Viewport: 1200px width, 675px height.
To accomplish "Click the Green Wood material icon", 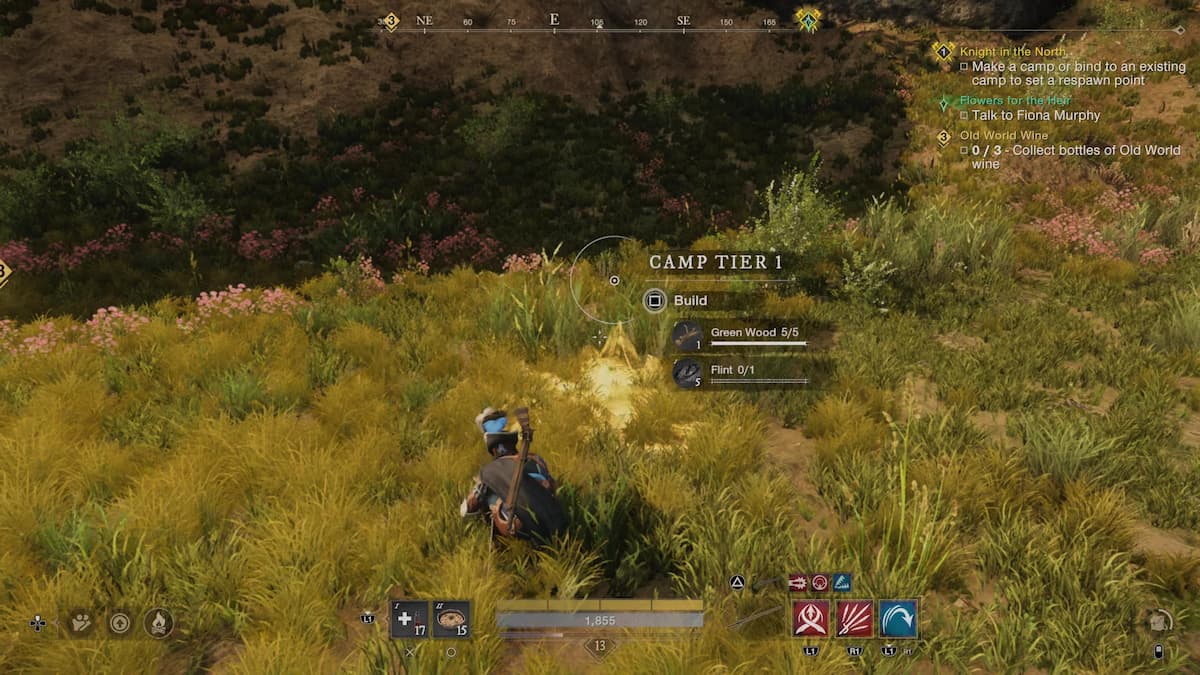I will pyautogui.click(x=687, y=336).
